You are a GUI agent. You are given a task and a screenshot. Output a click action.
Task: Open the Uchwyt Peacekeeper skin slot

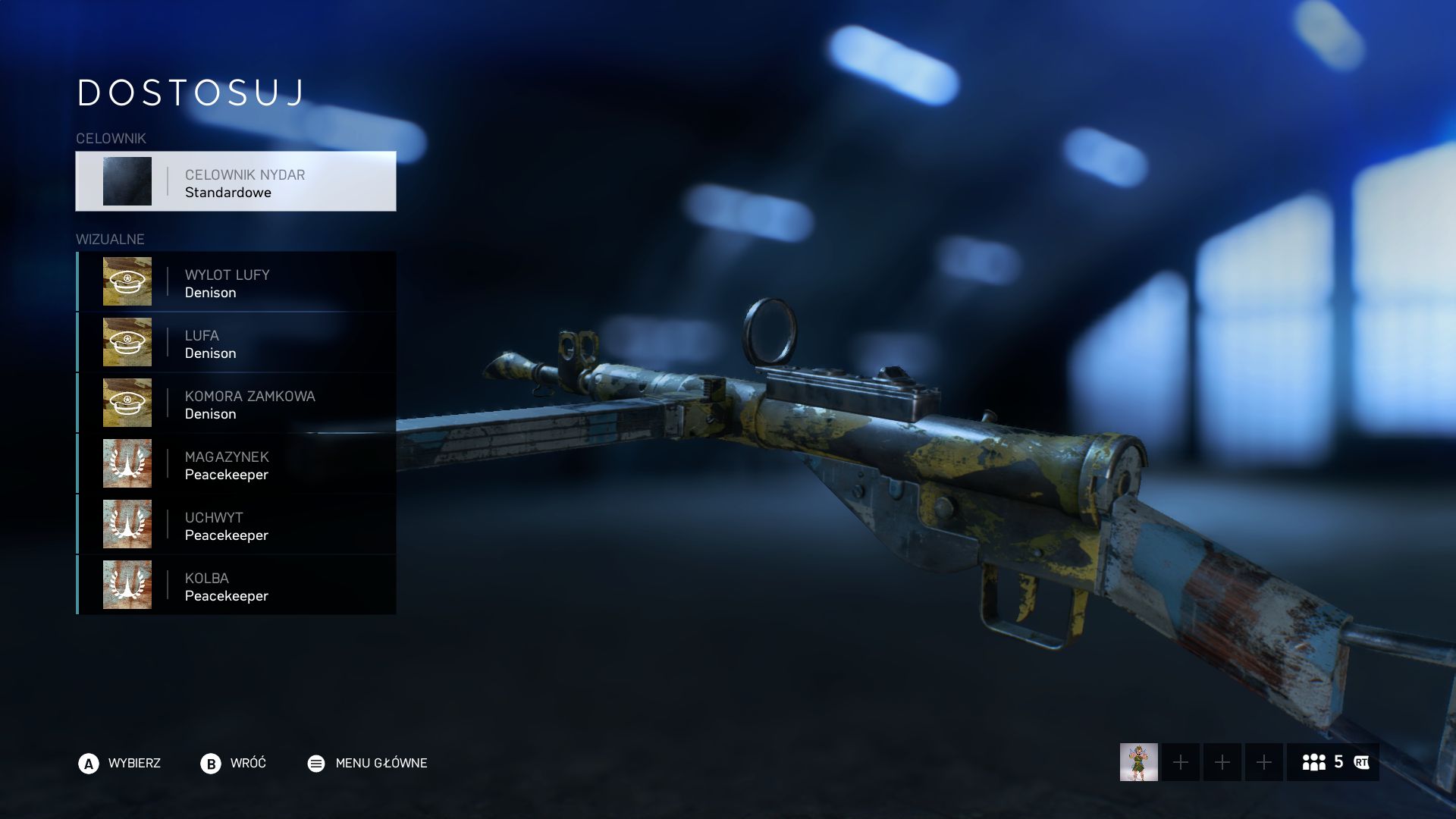pyautogui.click(x=236, y=525)
